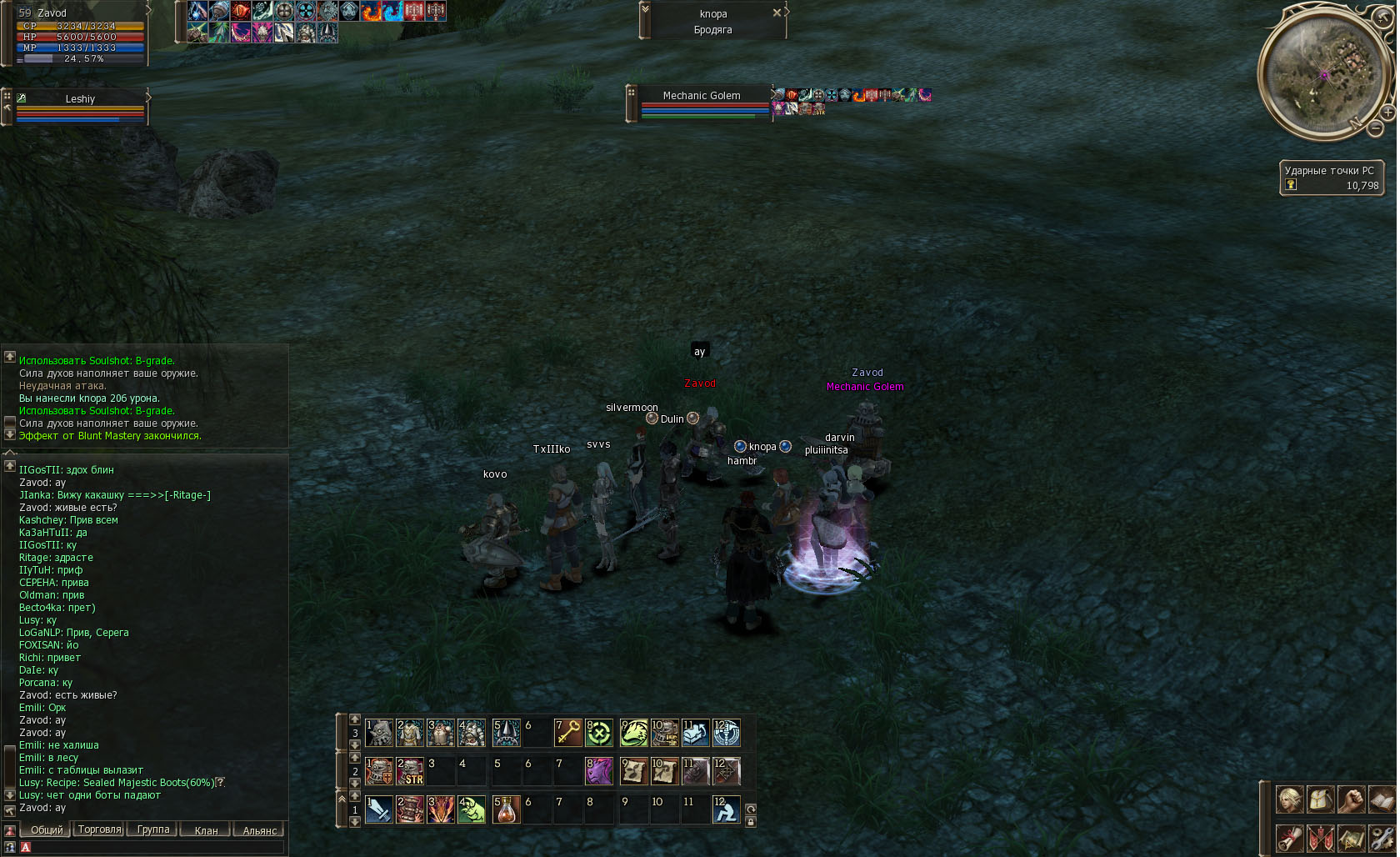The height and width of the screenshot is (857, 1400).
Task: Close the knopa target window
Action: pos(777,13)
